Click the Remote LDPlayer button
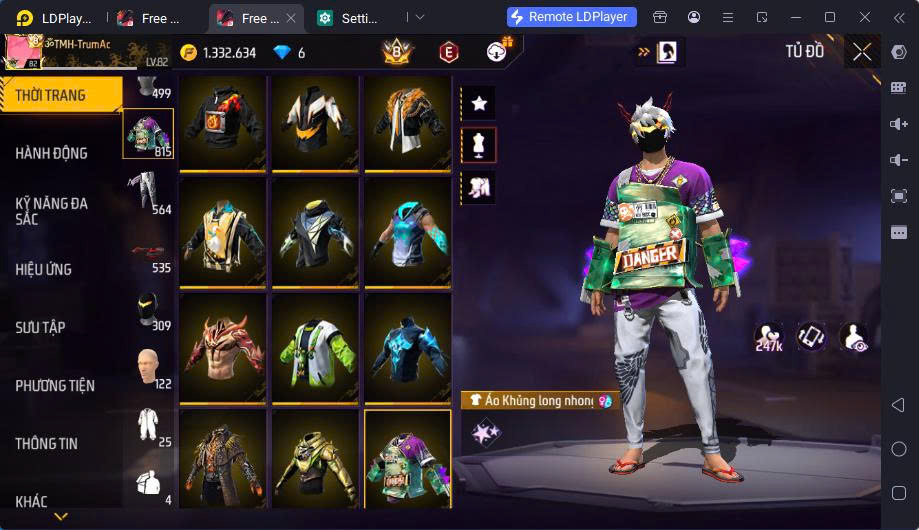 click(571, 17)
